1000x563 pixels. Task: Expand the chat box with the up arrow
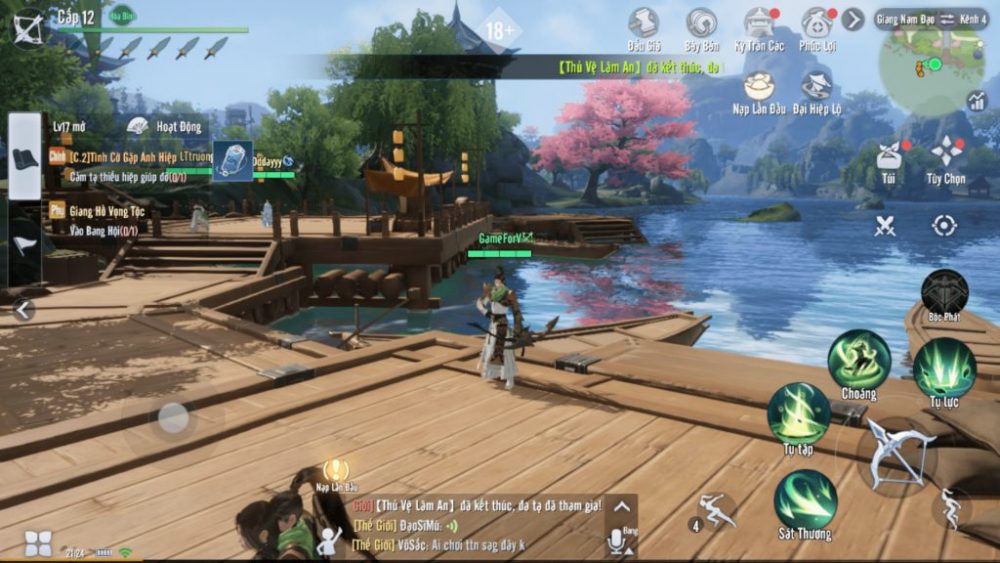coord(621,507)
